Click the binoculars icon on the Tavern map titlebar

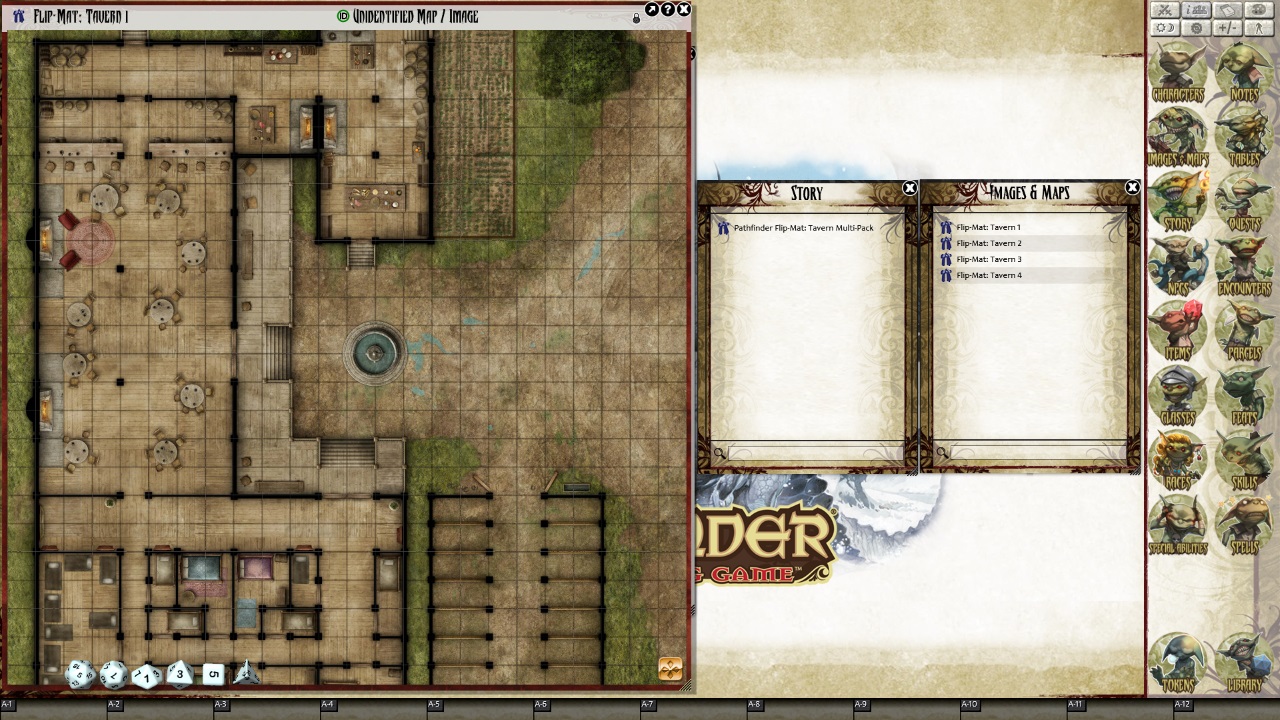coord(17,15)
